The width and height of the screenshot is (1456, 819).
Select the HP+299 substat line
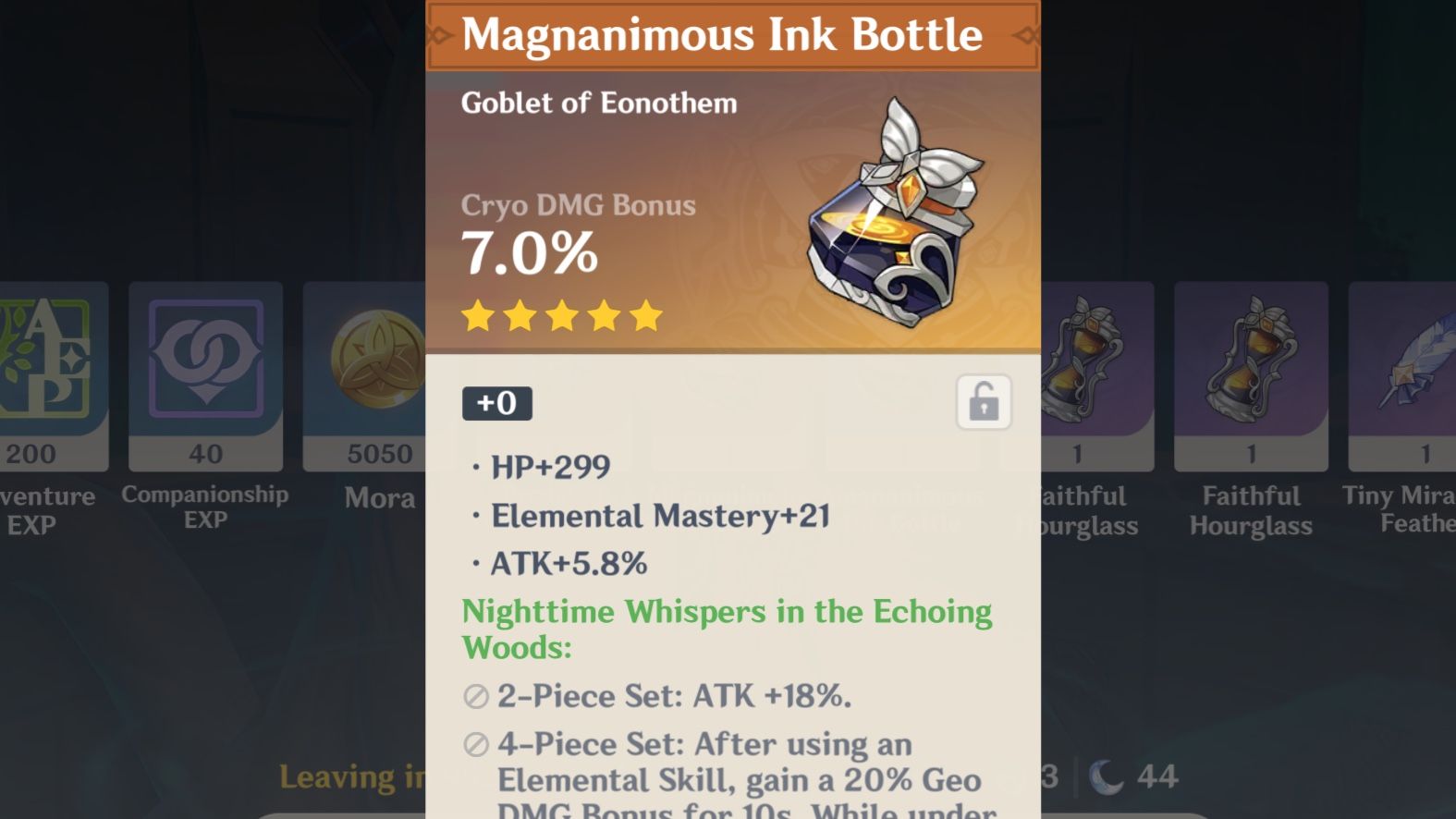550,467
